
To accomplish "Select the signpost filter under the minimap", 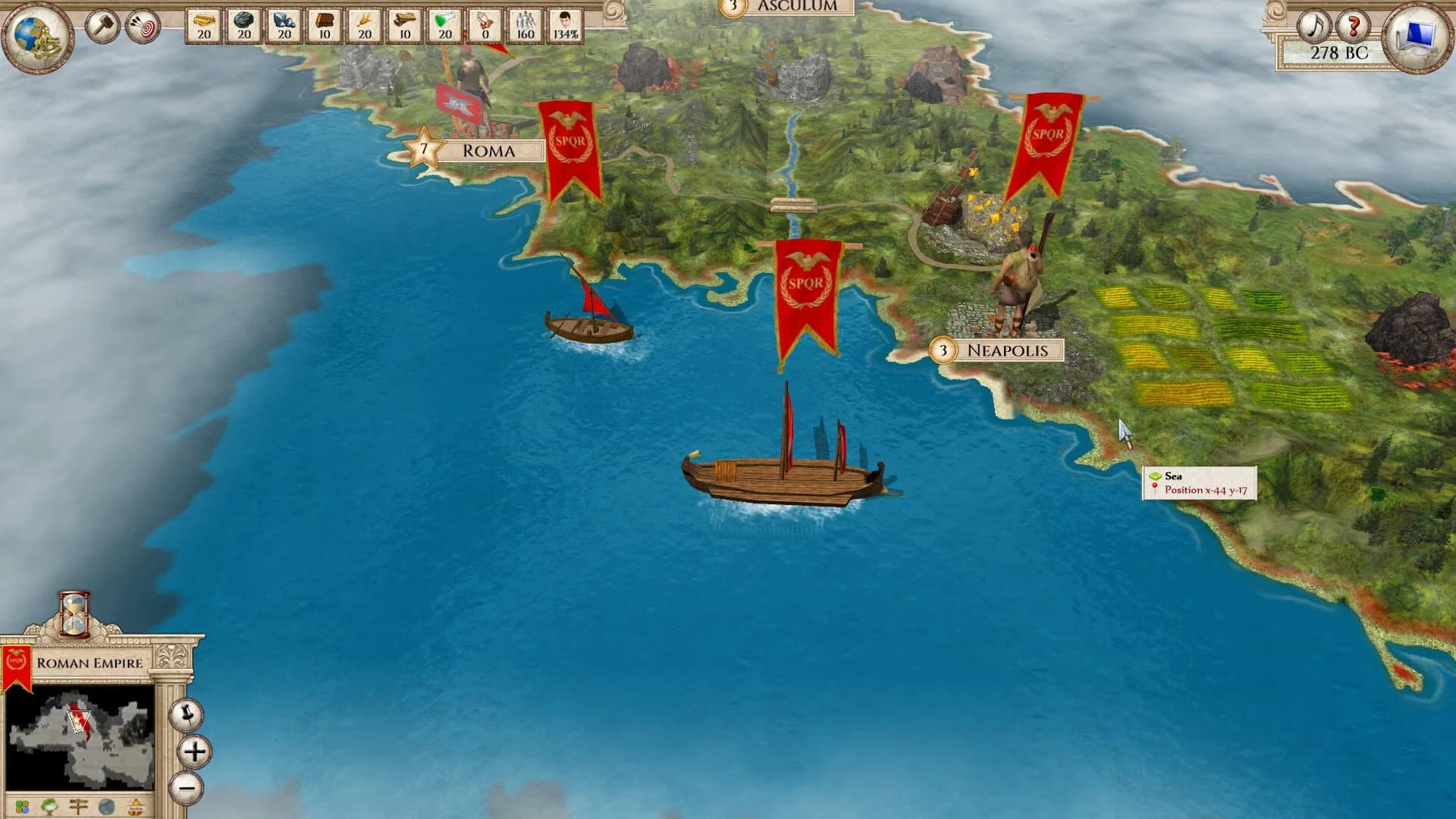I will coord(78,806).
